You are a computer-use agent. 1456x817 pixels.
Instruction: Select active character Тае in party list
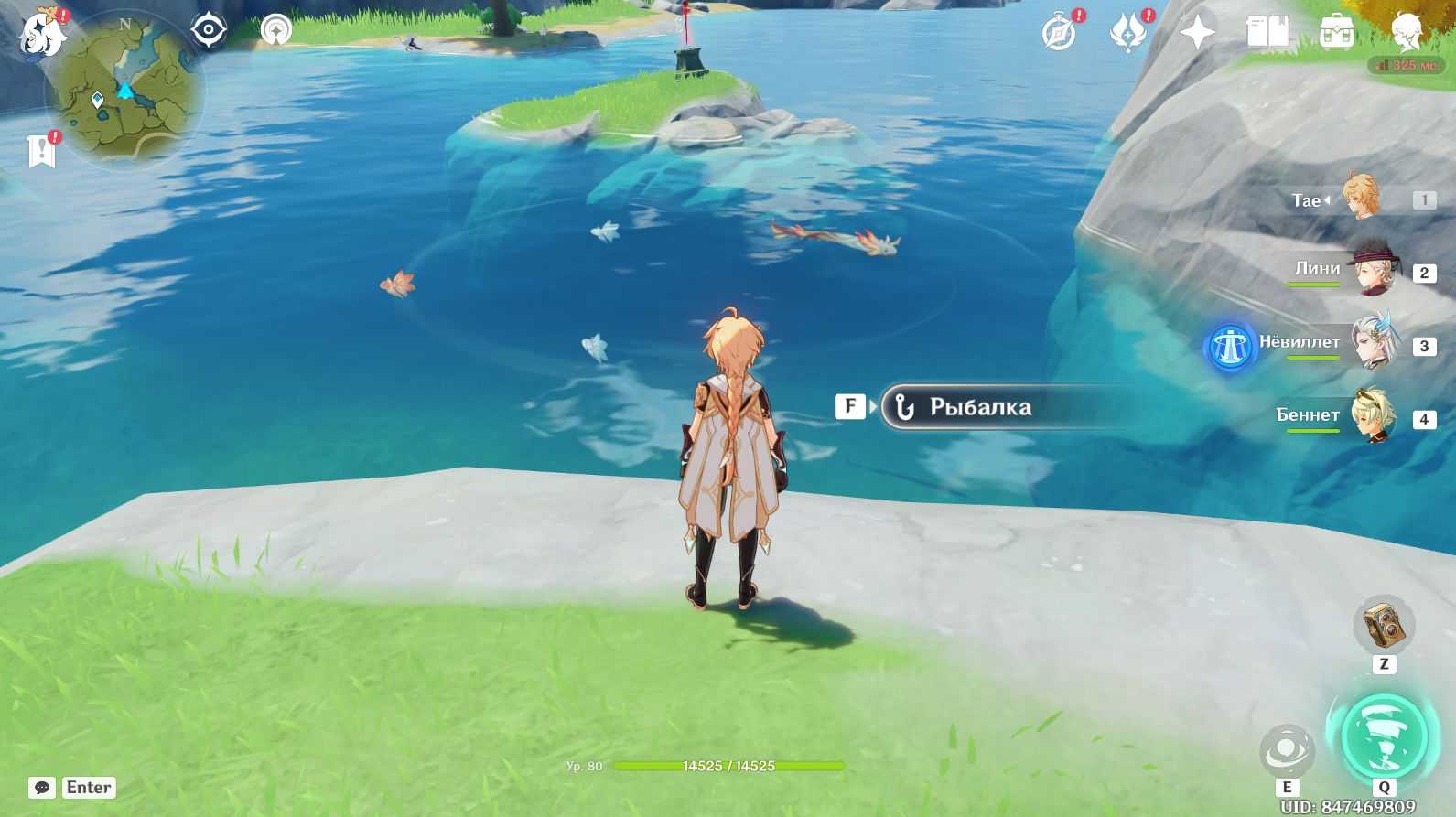pos(1362,198)
